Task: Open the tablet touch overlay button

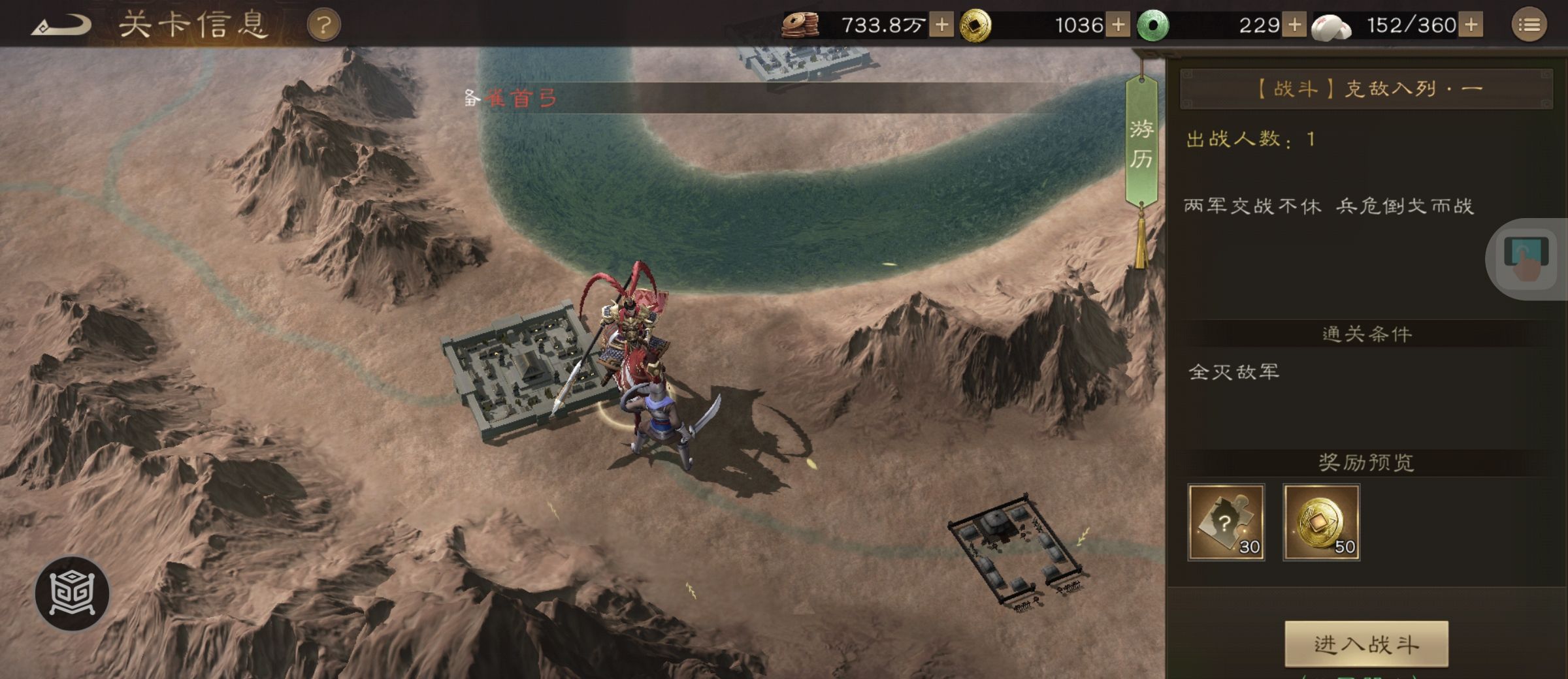Action: coord(1526,259)
